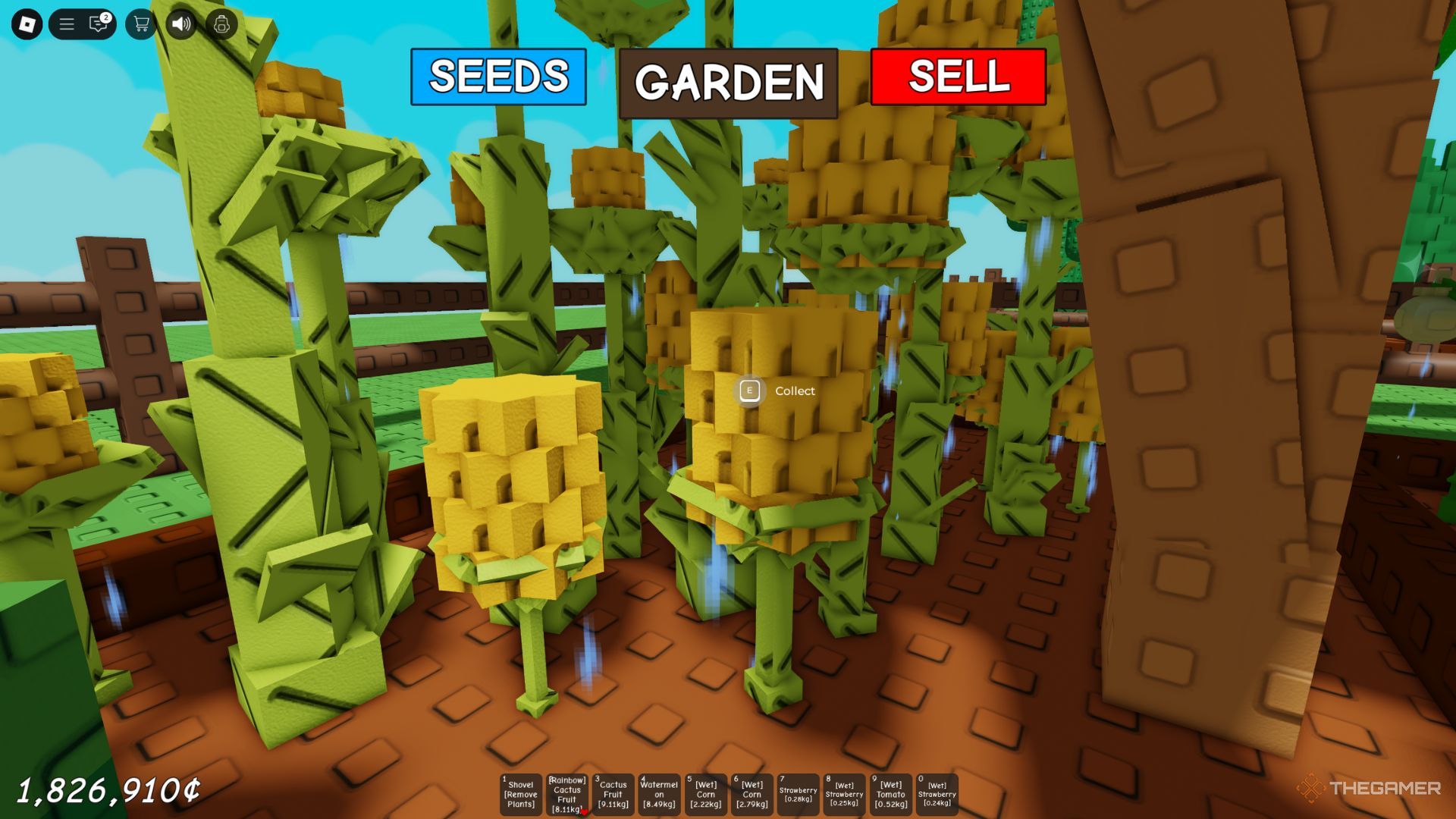Choose the 9.11kg Cactus Fruit slot

click(613, 794)
